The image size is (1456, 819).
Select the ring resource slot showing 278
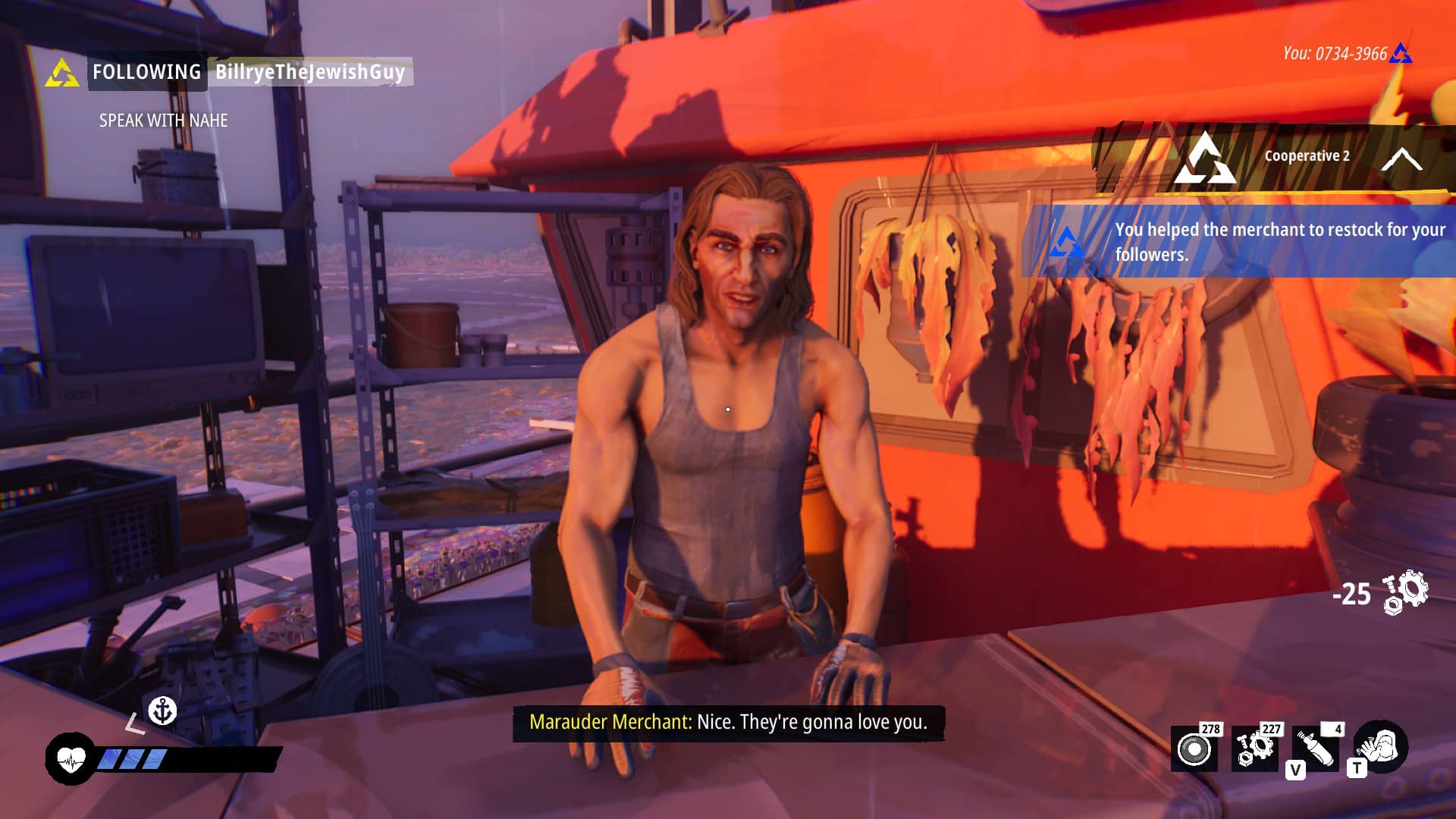click(1194, 749)
